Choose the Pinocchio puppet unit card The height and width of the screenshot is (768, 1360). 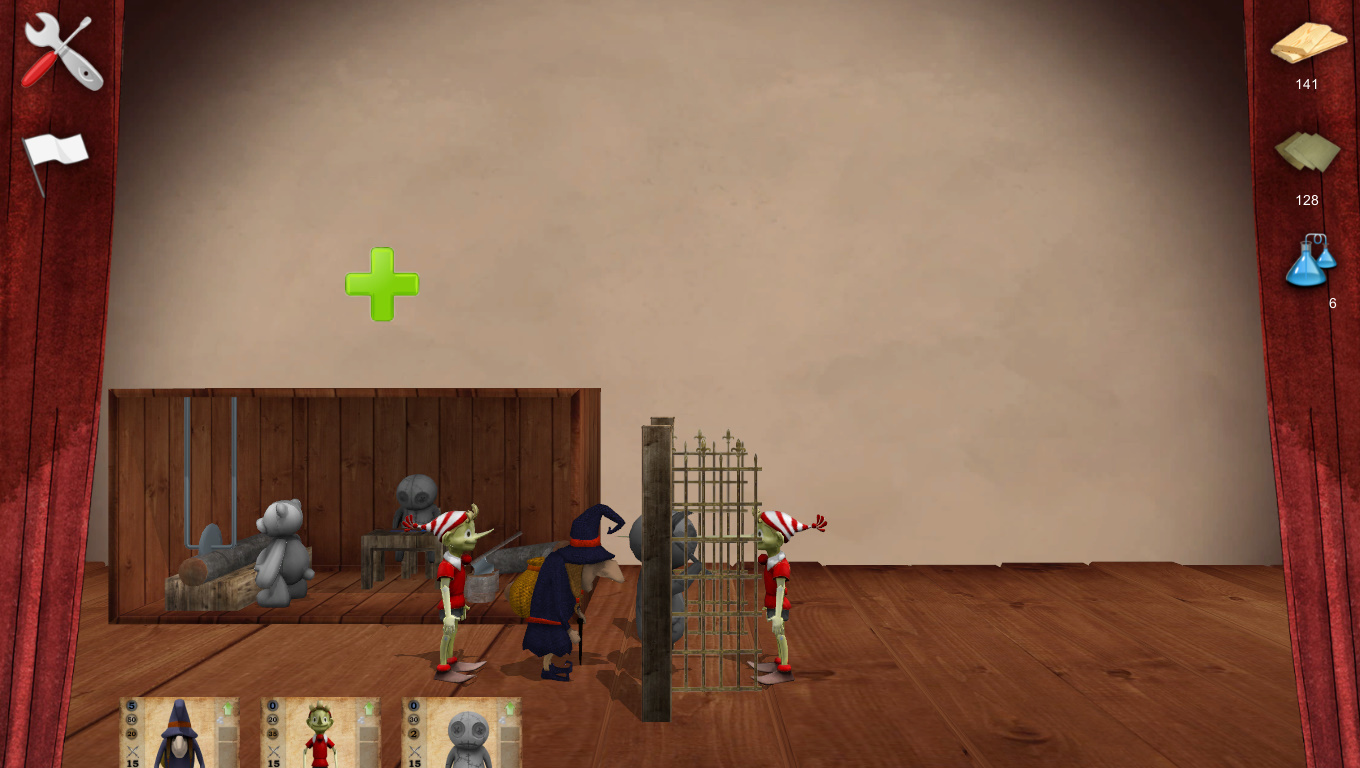tap(321, 733)
